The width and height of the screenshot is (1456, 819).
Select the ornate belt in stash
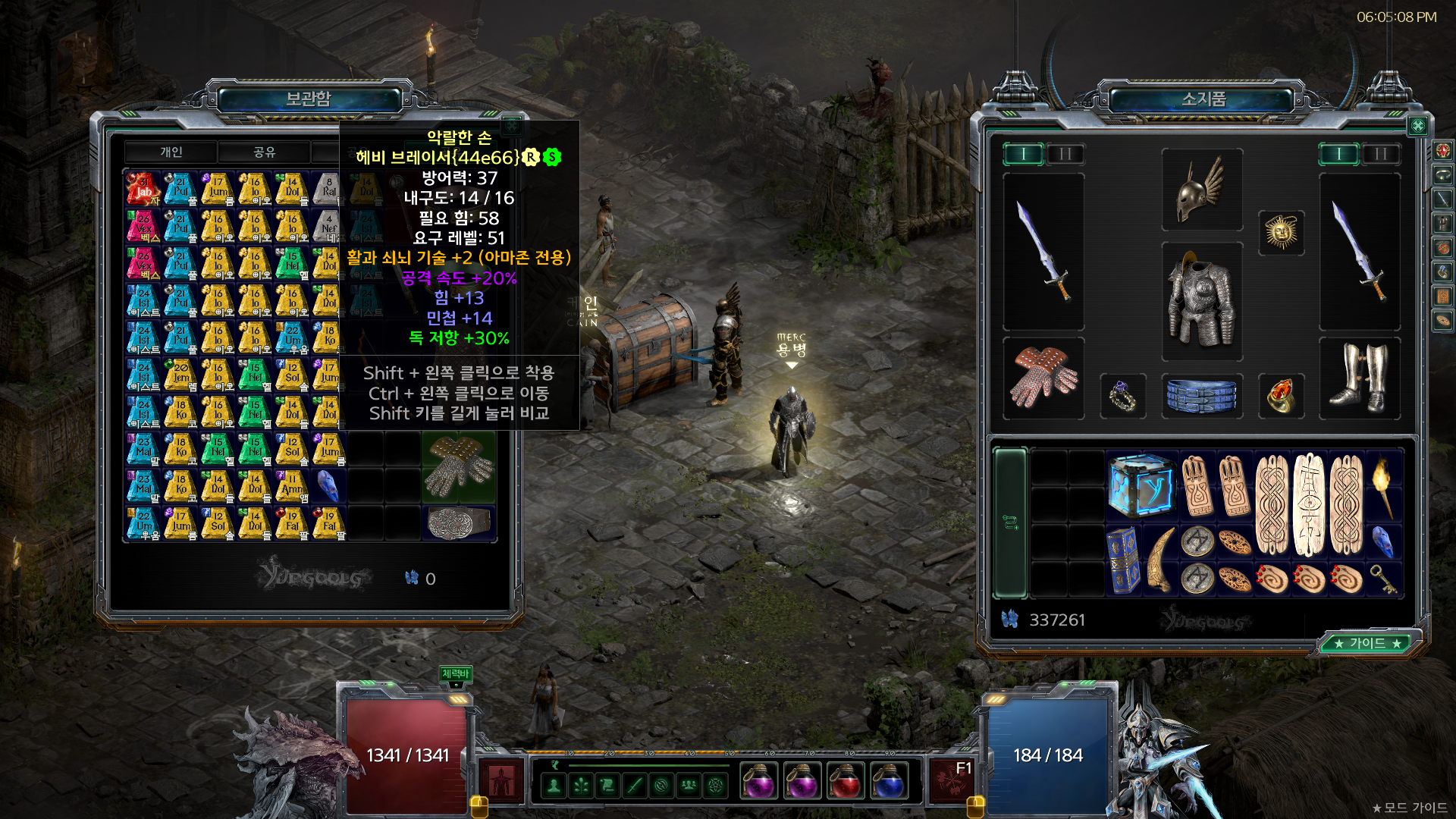tap(458, 523)
